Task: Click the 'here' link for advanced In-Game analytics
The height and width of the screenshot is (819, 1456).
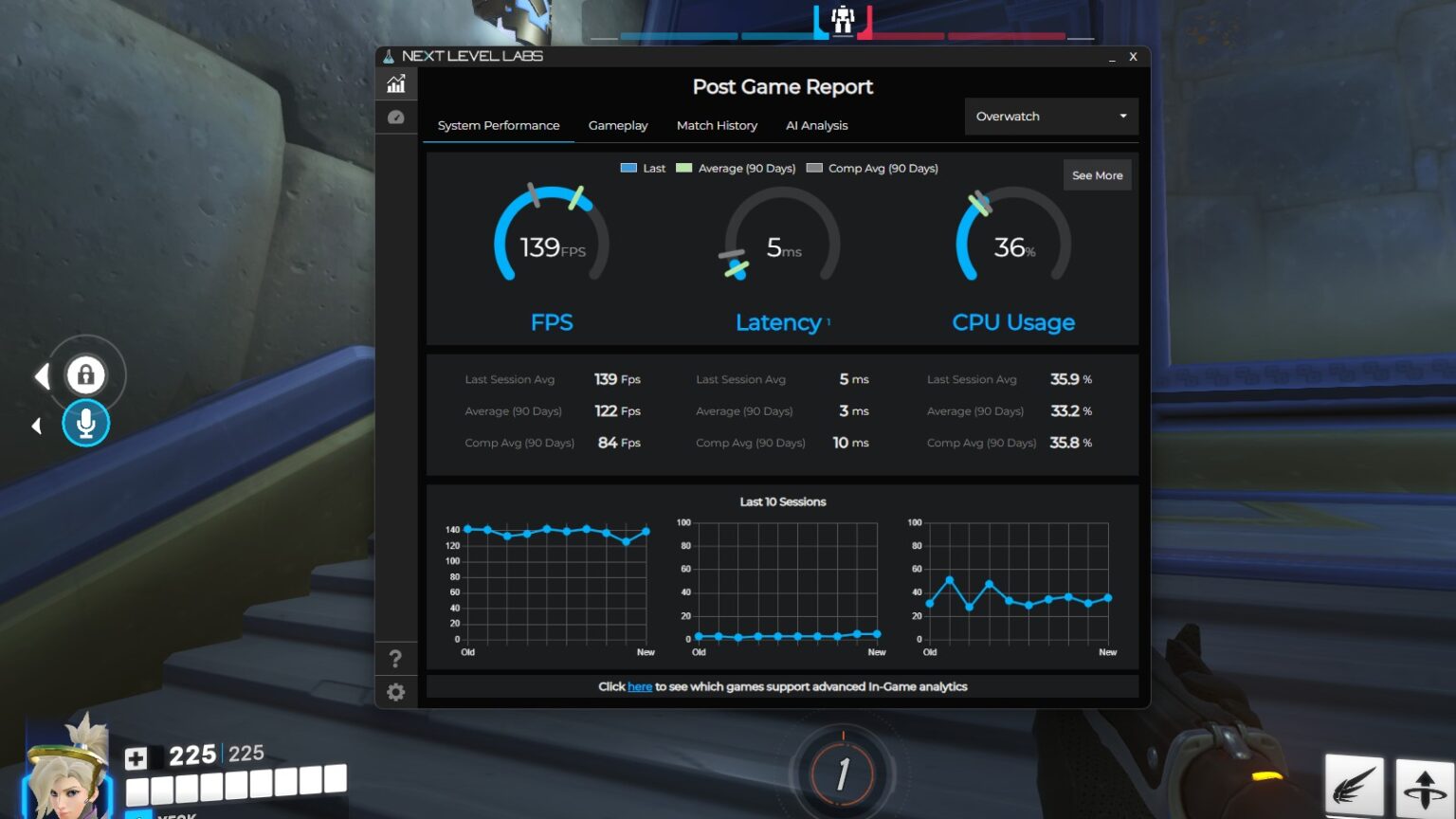Action: pyautogui.click(x=639, y=686)
